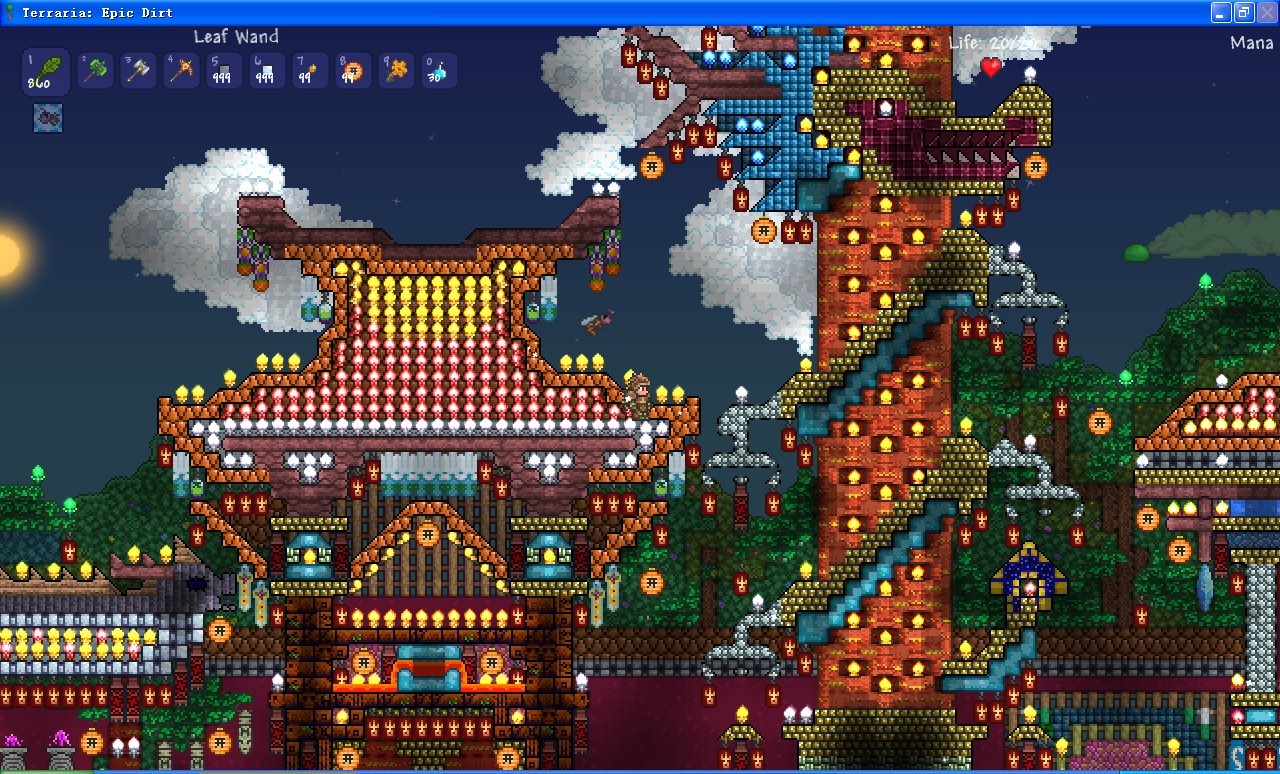Click the Leaf Wand item name text
This screenshot has height=774, width=1280.
pyautogui.click(x=236, y=36)
